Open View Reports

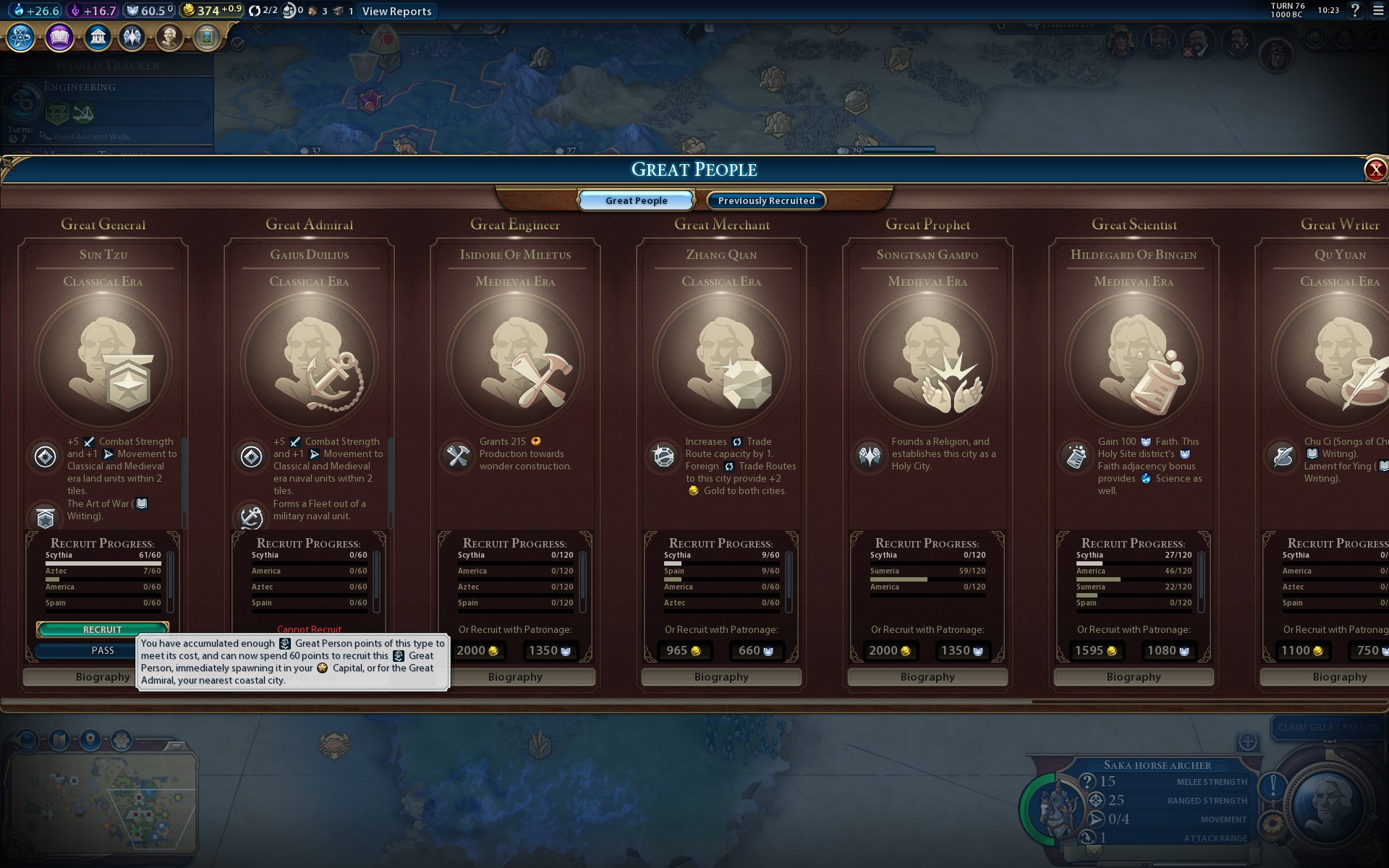point(396,11)
